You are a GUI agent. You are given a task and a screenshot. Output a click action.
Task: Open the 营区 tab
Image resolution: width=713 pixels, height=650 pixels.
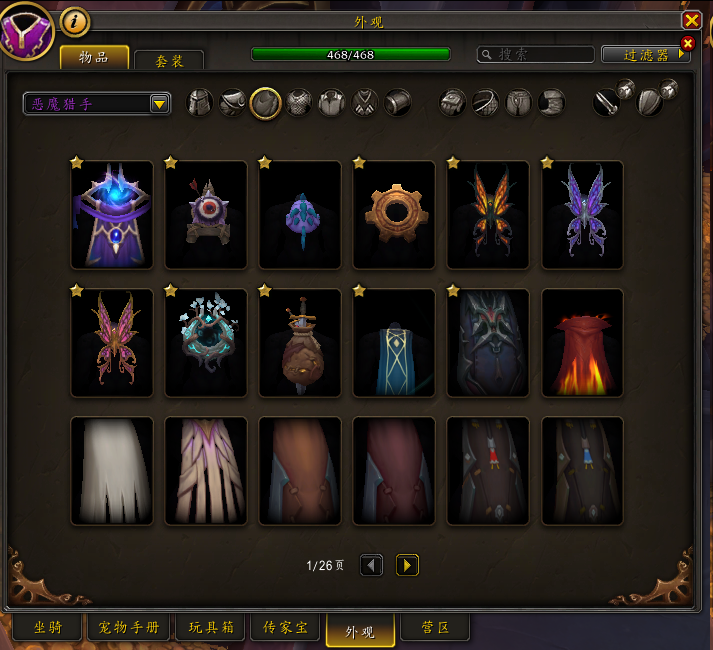pos(435,628)
